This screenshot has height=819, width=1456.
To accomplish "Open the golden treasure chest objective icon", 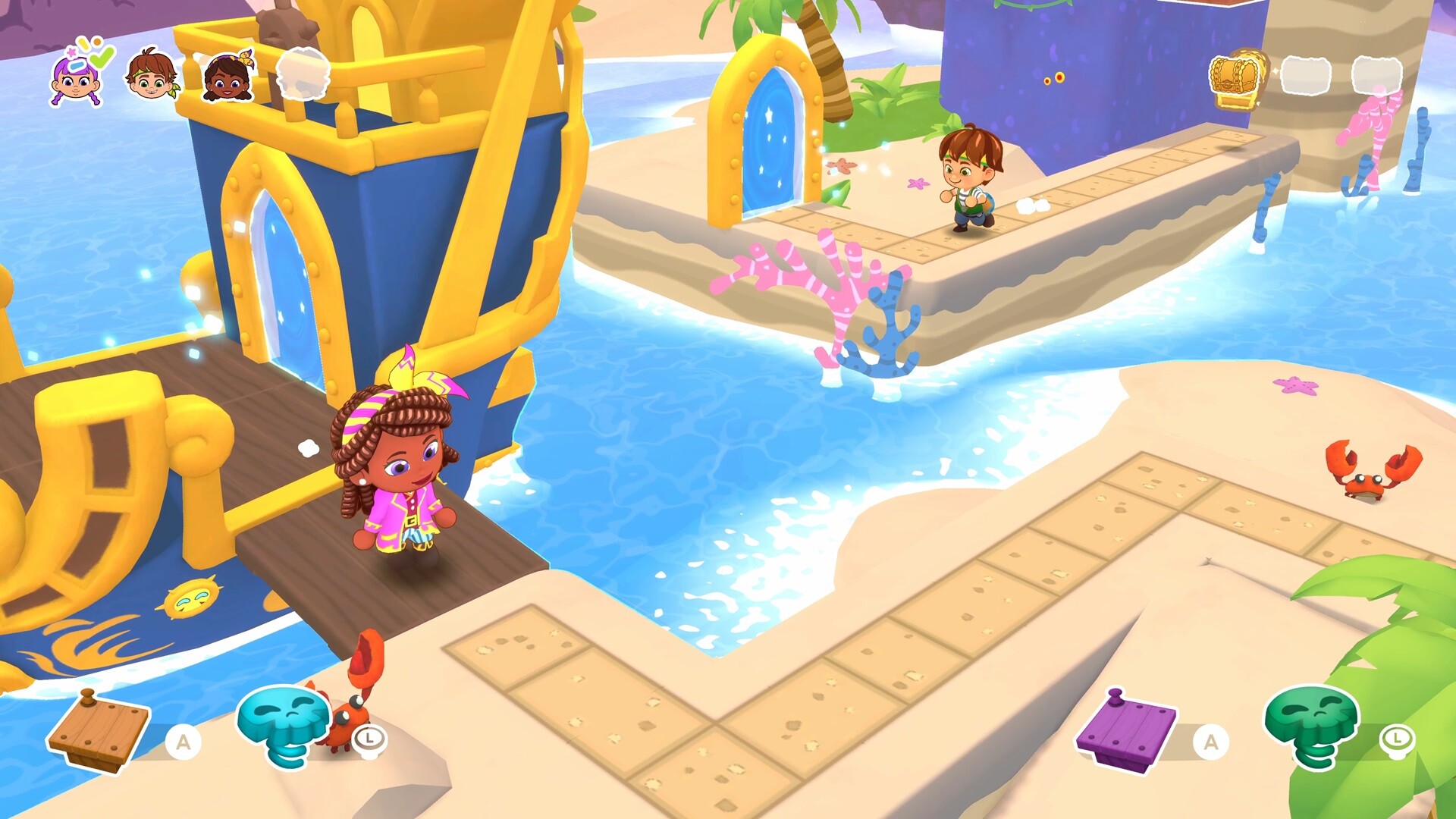I will tap(1236, 76).
